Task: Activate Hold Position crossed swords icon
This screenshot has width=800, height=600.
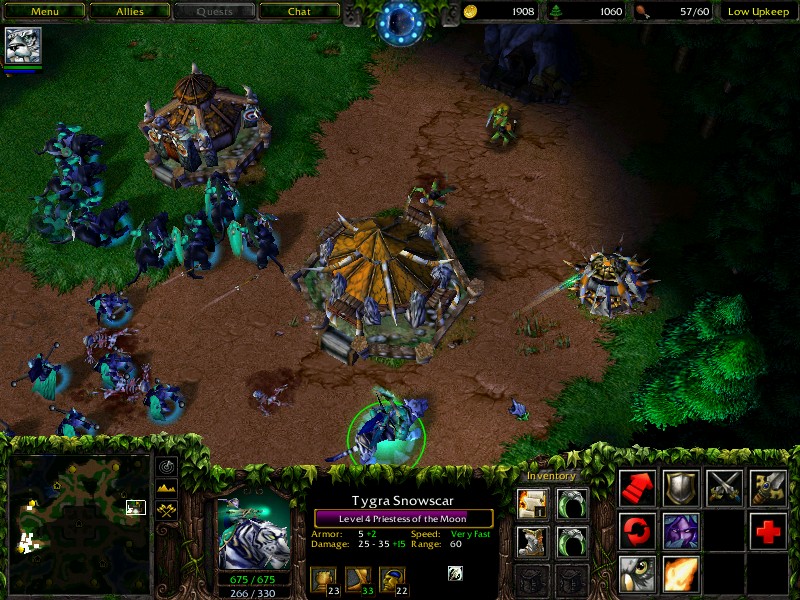Action: [725, 488]
